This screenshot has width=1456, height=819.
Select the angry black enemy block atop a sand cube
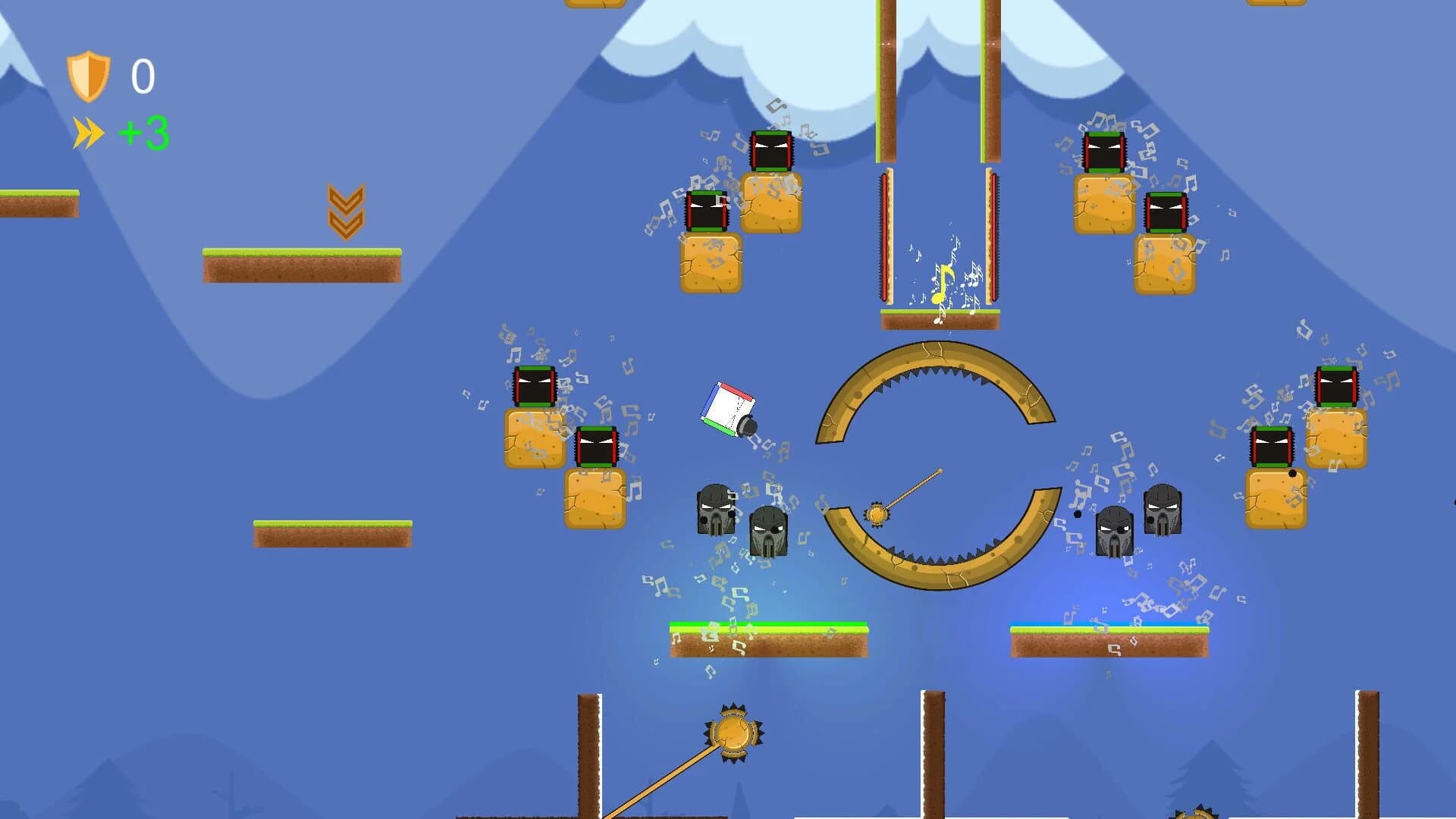(x=770, y=151)
